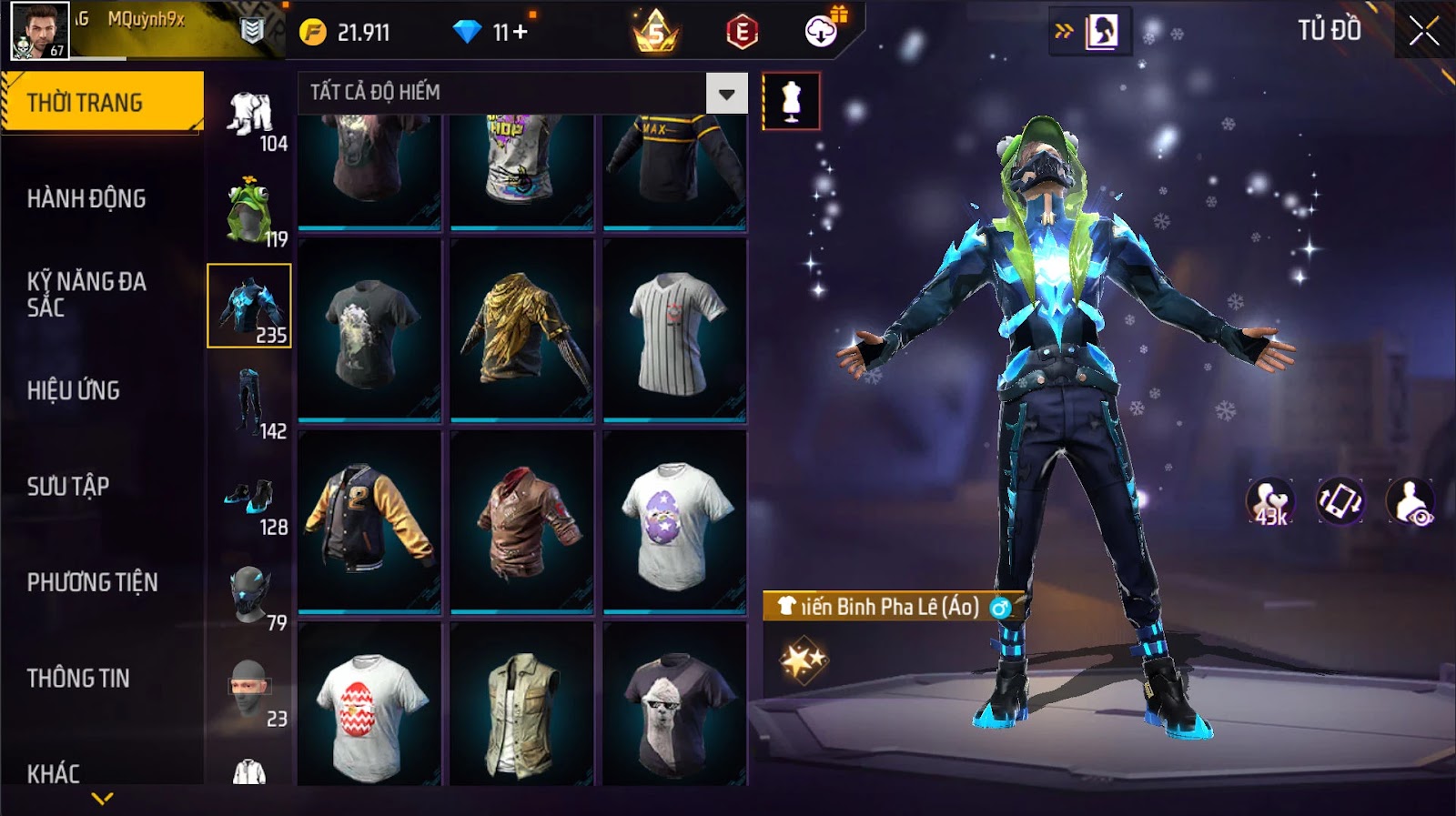Select the Kỹ Năng Đa Sắc tab

[86, 294]
